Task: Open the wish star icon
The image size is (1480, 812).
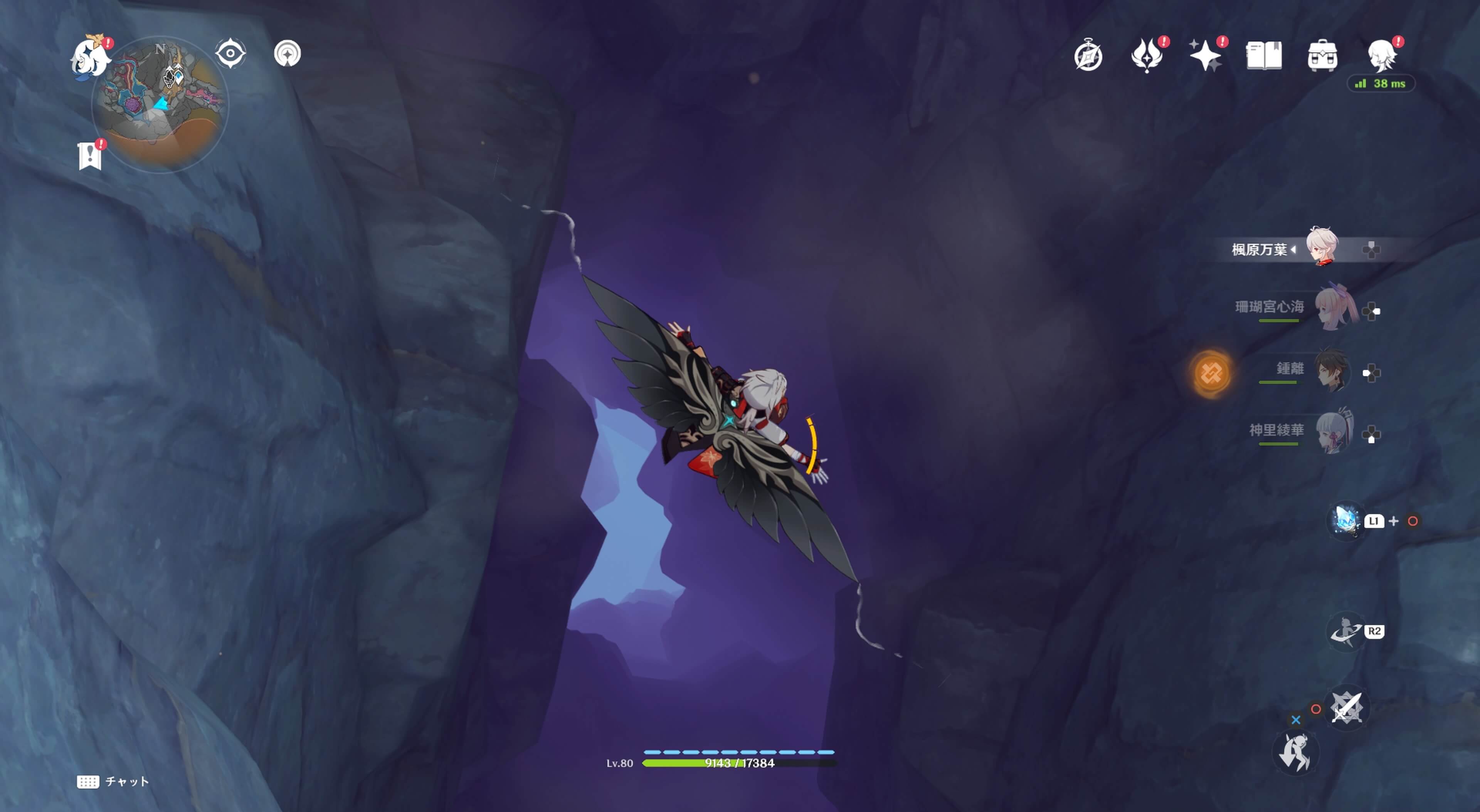Action: click(x=1205, y=56)
